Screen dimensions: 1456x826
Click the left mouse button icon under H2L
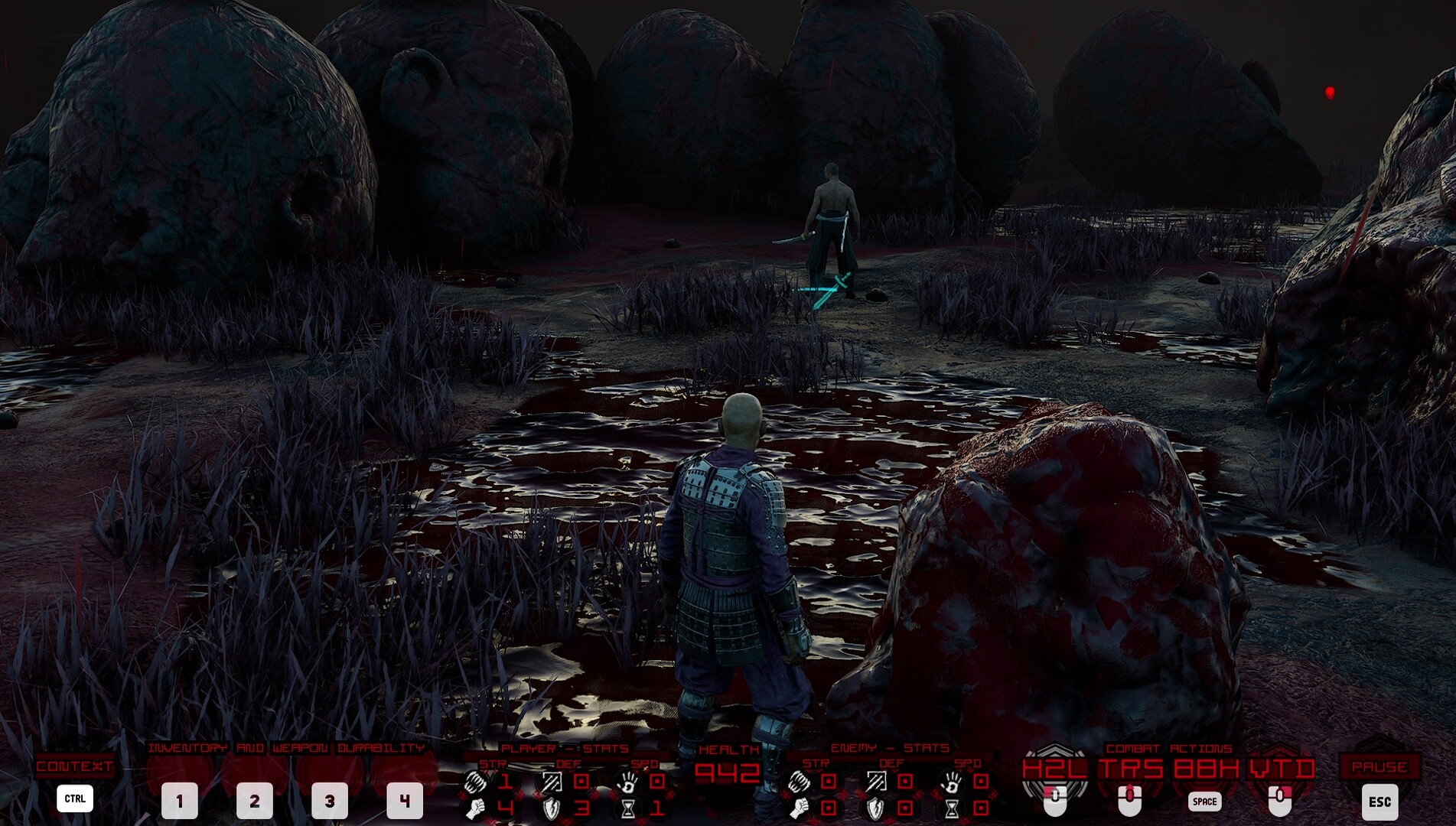tap(1055, 799)
